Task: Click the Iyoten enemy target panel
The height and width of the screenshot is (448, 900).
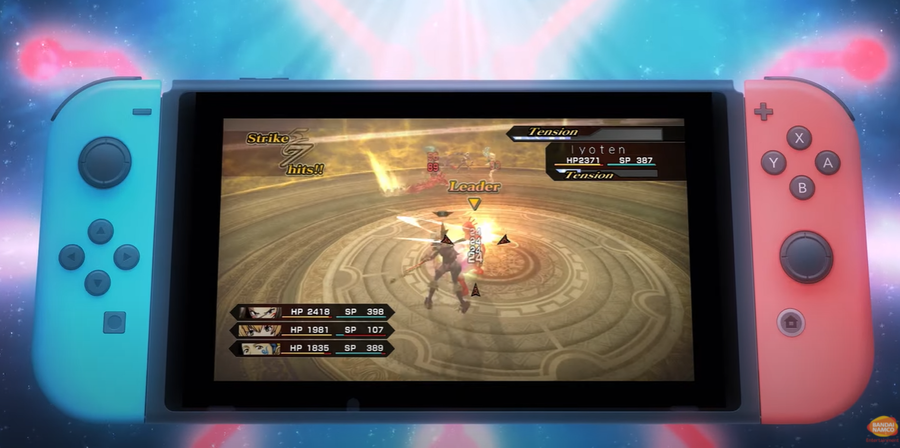Action: point(615,155)
